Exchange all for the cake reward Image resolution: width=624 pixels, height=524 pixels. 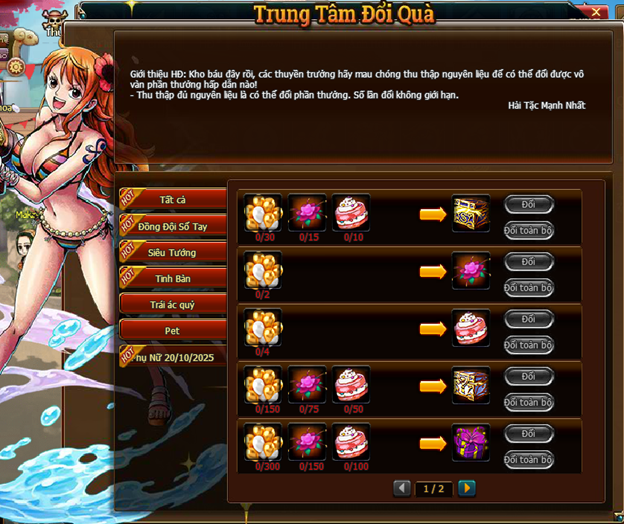(x=529, y=345)
